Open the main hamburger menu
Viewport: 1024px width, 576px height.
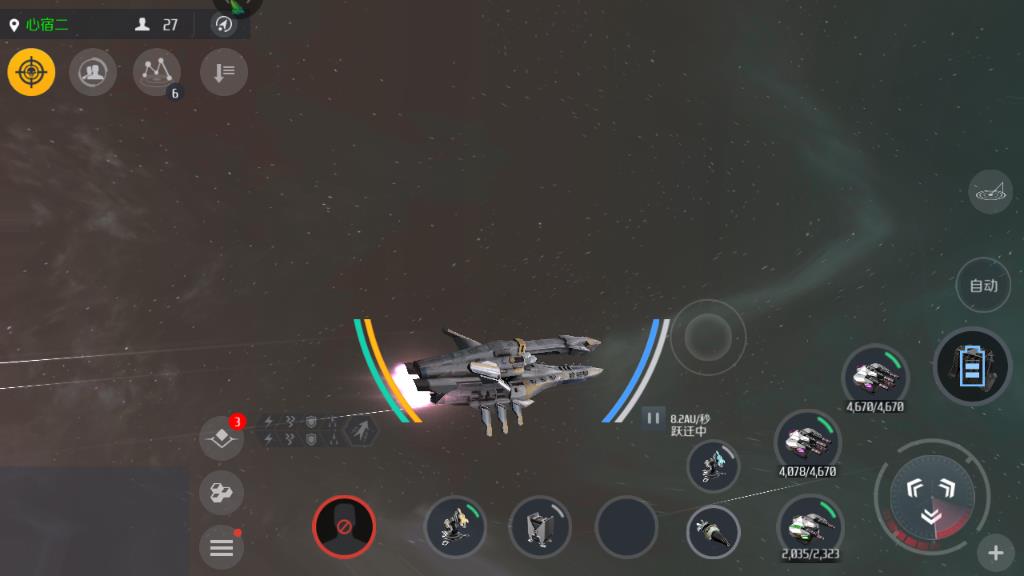coord(221,547)
